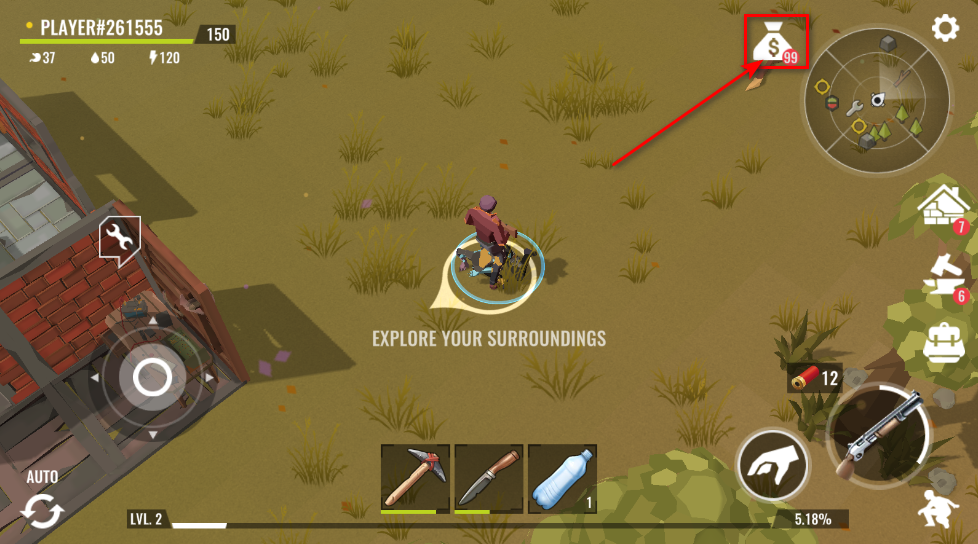Tap the virtual joystick center
The image size is (978, 544).
pyautogui.click(x=152, y=378)
